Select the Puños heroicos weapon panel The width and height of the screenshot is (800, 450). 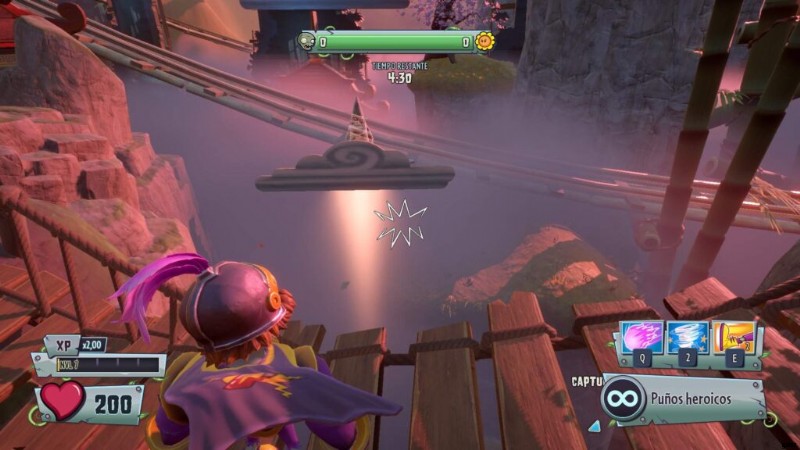coord(685,399)
